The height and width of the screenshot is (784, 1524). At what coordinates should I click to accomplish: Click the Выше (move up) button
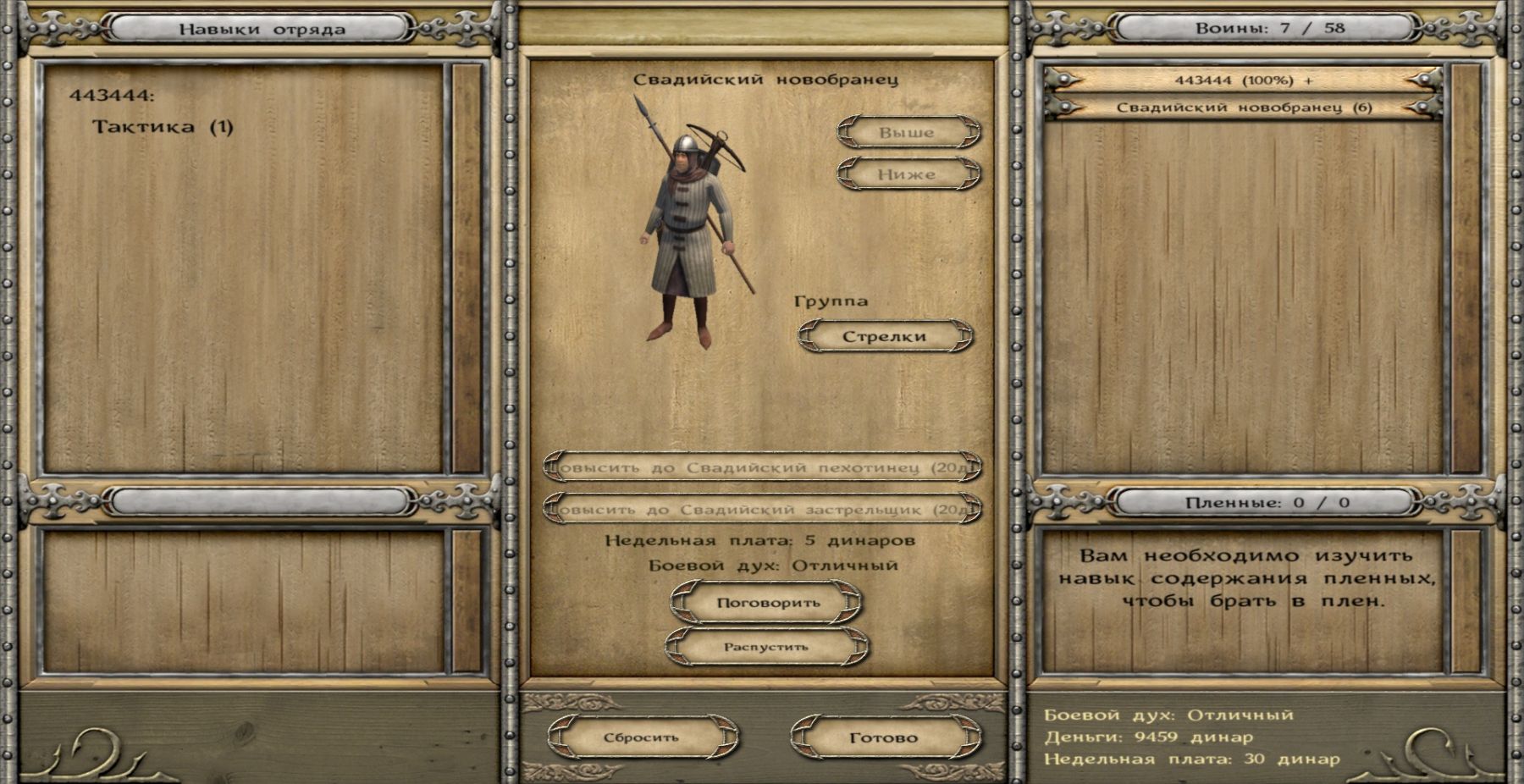pyautogui.click(x=908, y=133)
